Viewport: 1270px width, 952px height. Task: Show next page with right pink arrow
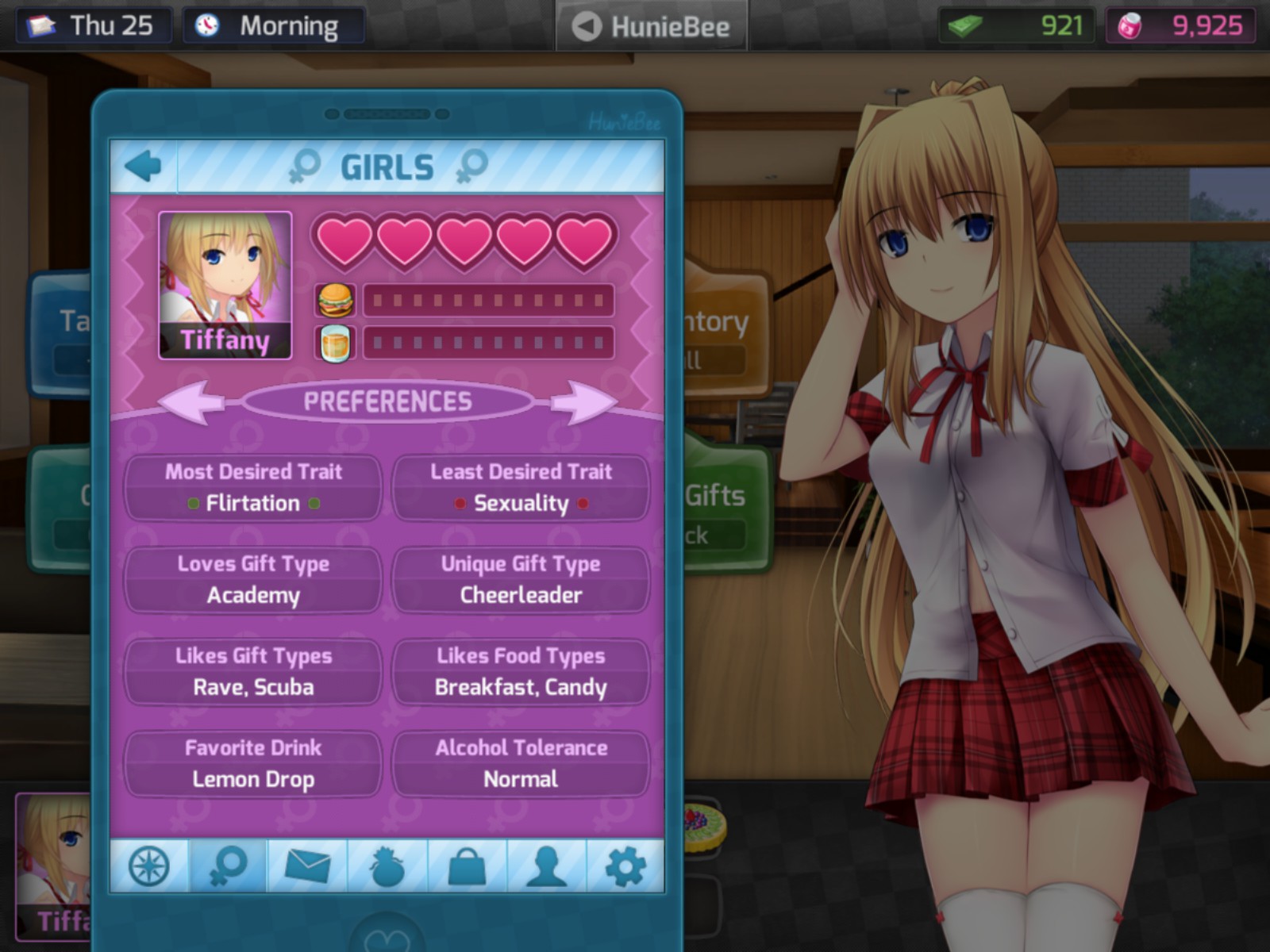[x=583, y=401]
